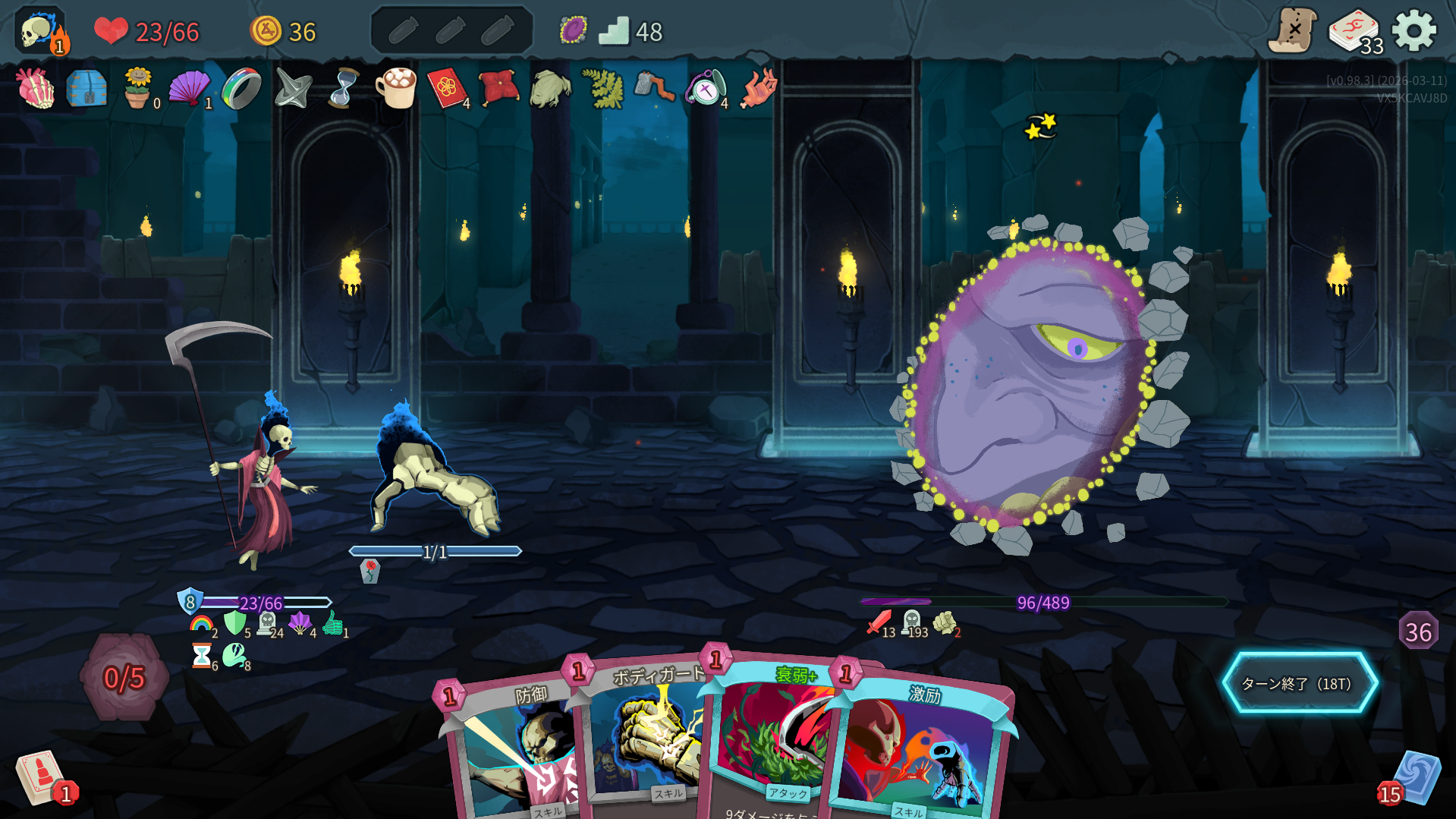Inspect the red envelope relic
1456x819 pixels.
(446, 88)
